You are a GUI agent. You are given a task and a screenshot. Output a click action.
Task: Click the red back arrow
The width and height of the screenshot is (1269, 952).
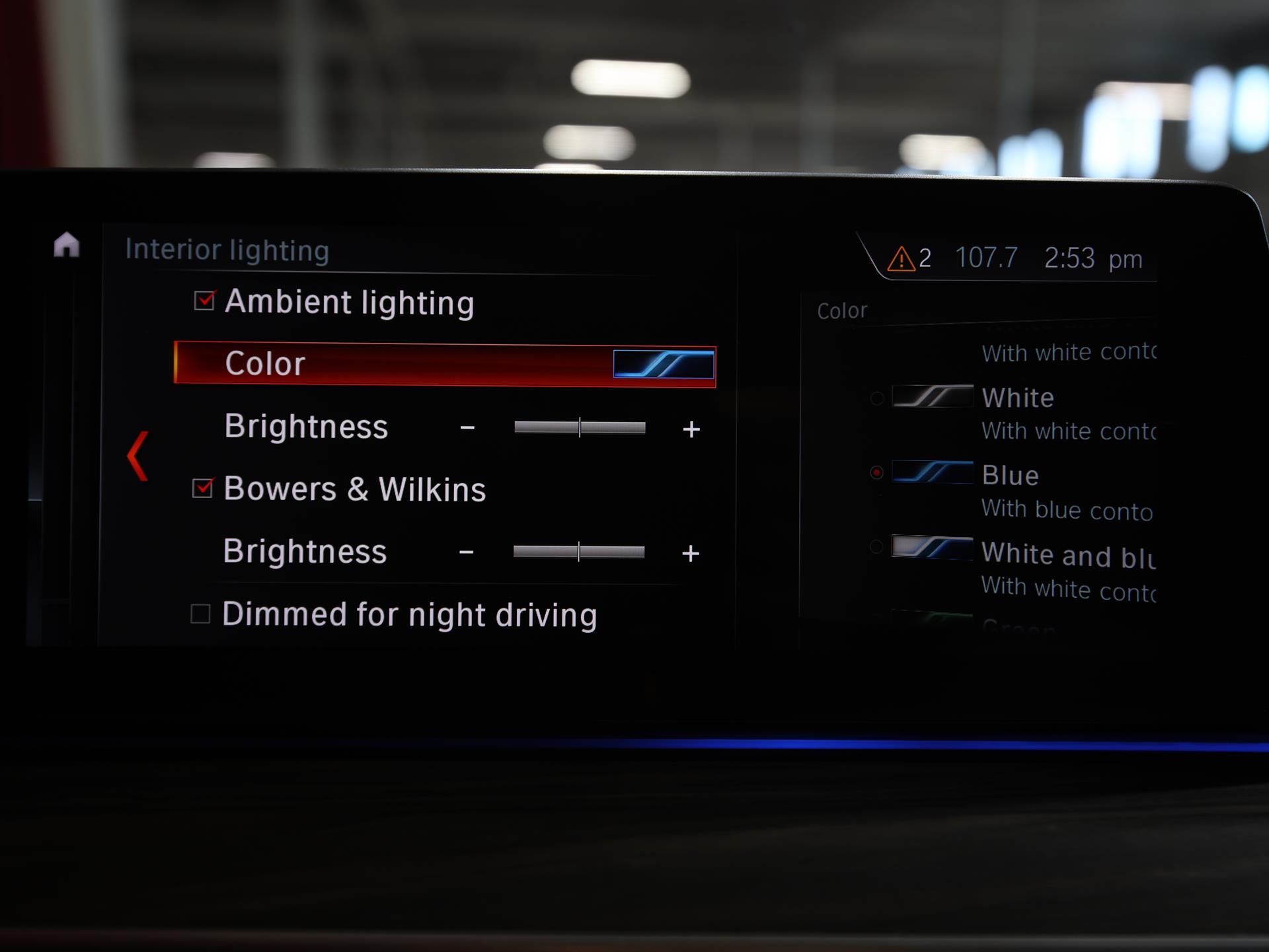(137, 456)
